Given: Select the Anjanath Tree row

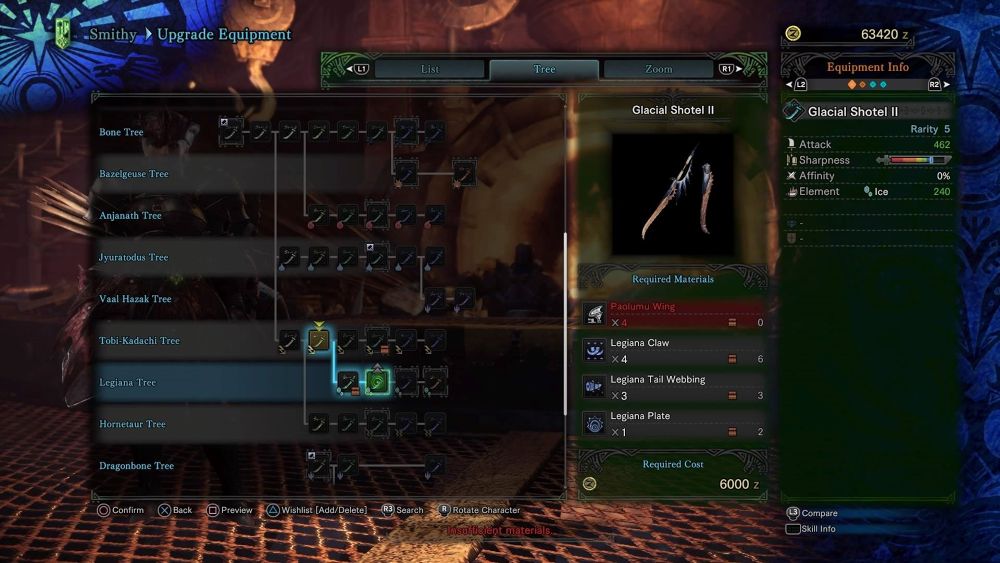Looking at the screenshot, I should pyautogui.click(x=130, y=216).
